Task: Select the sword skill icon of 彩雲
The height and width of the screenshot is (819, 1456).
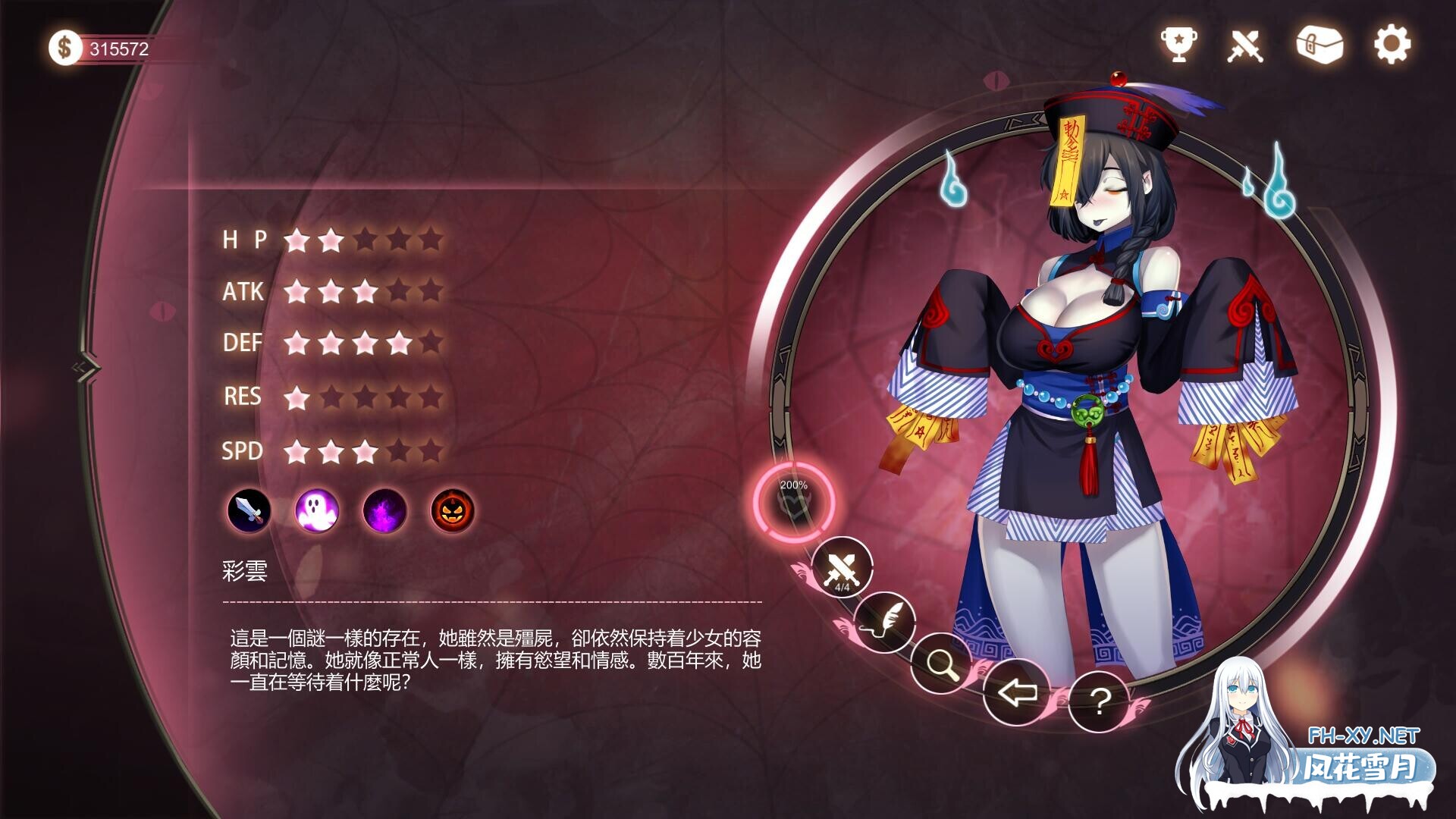Action: tap(249, 512)
